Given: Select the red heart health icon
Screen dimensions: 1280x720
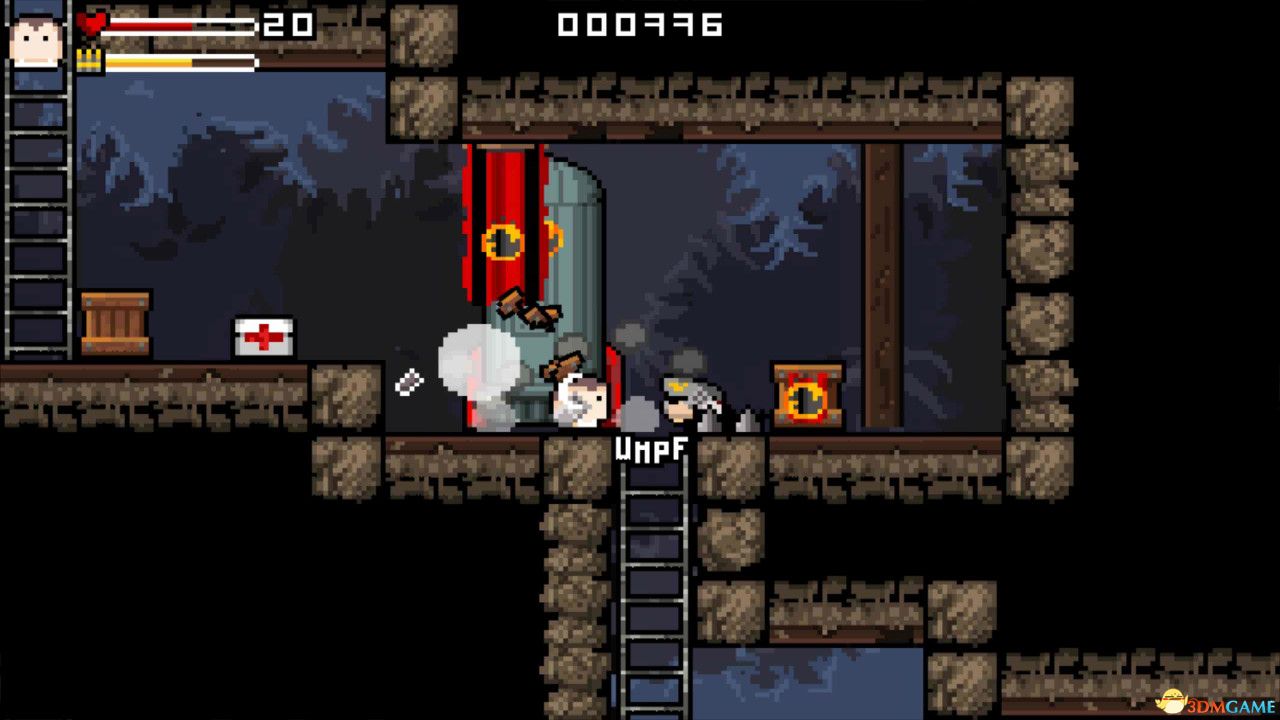Looking at the screenshot, I should [x=93, y=25].
